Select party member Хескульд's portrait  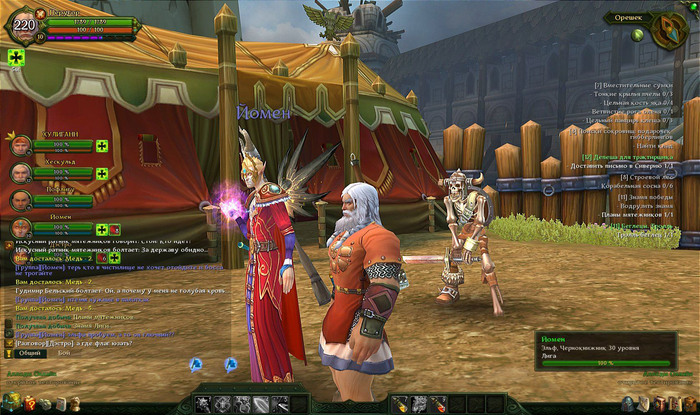tap(21, 173)
